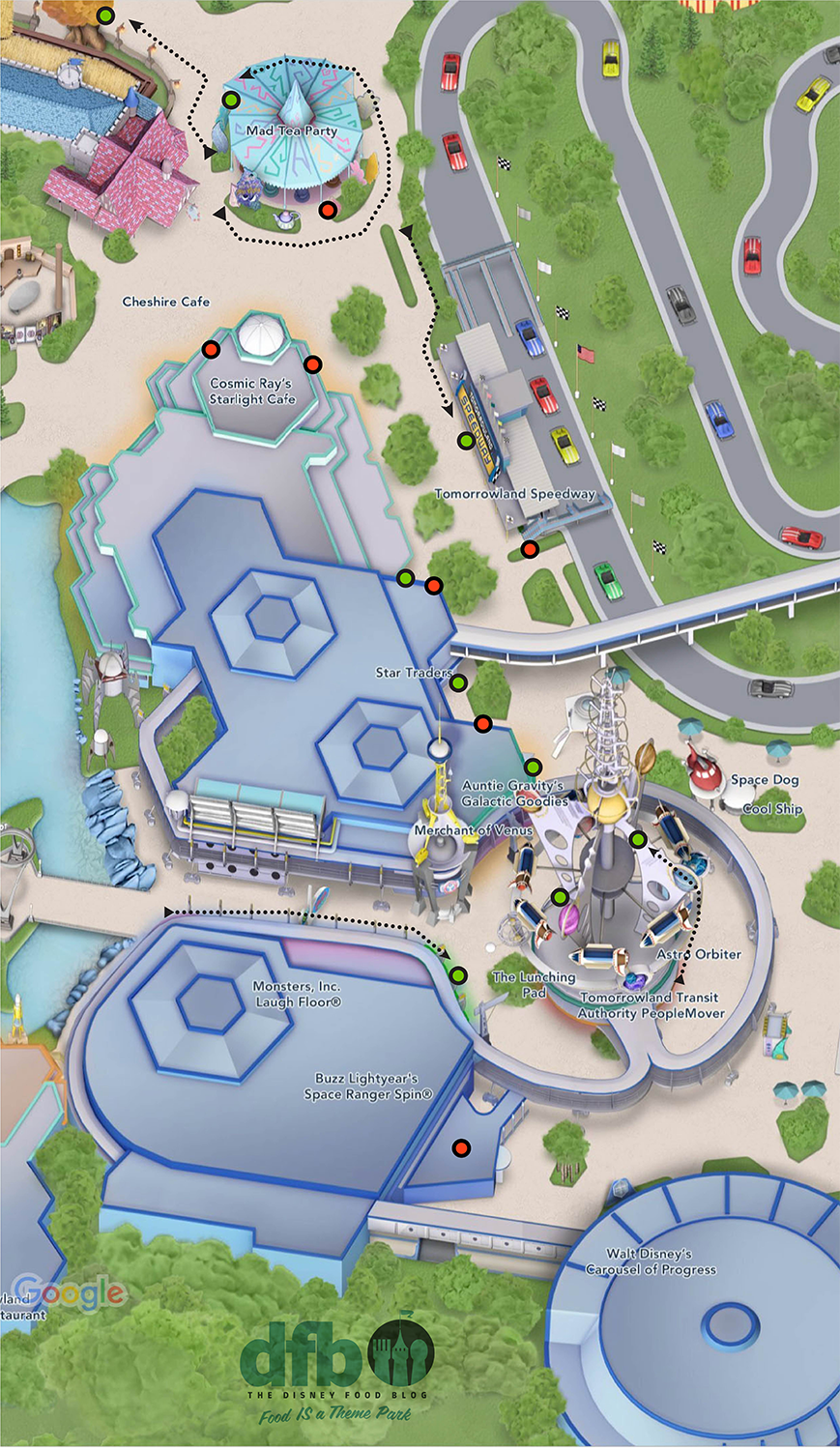Click the green marker on Mad Tea Party
The height and width of the screenshot is (1450, 840).
click(231, 100)
